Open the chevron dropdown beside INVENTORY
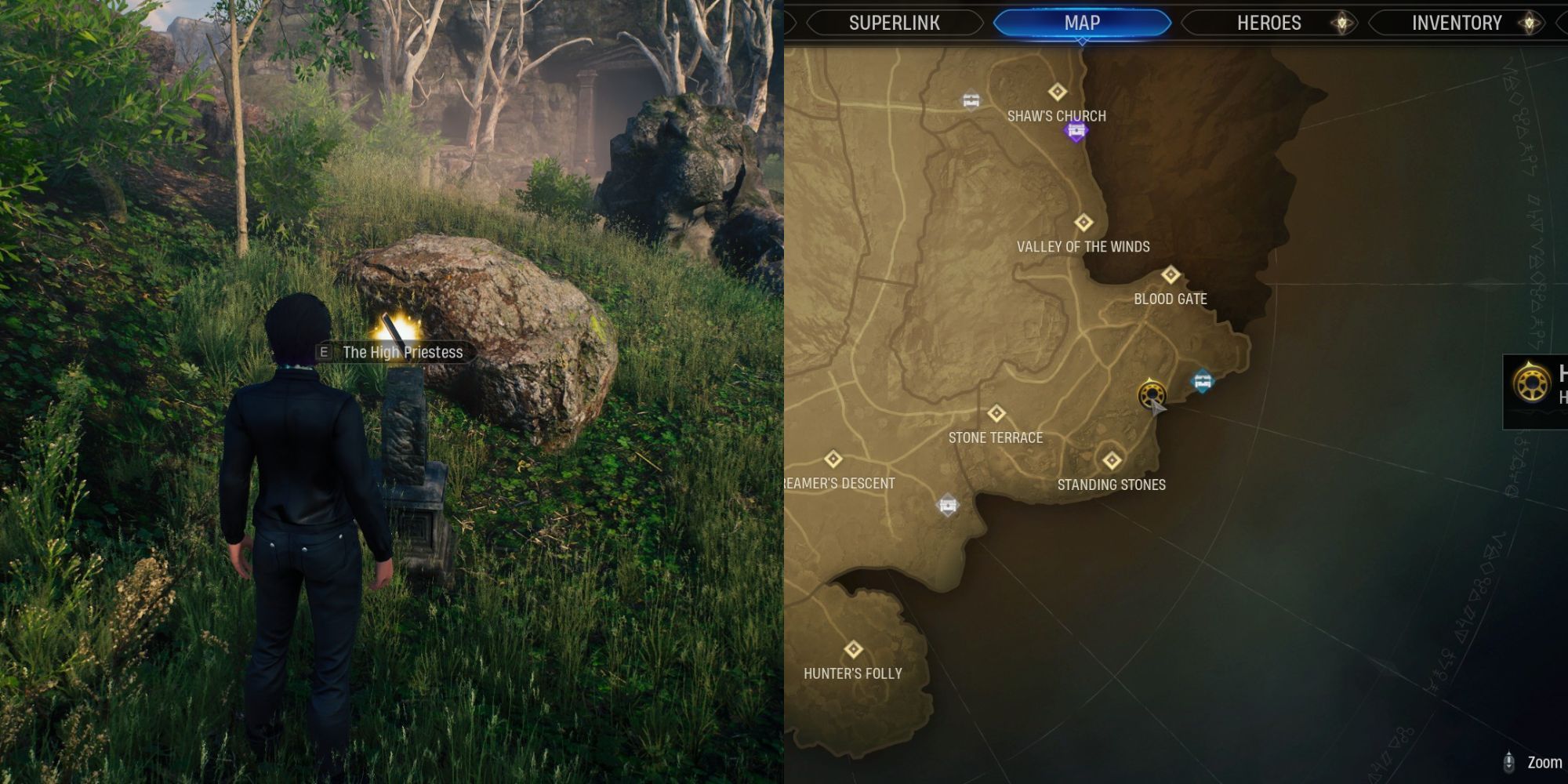1568x784 pixels. tap(1530, 23)
